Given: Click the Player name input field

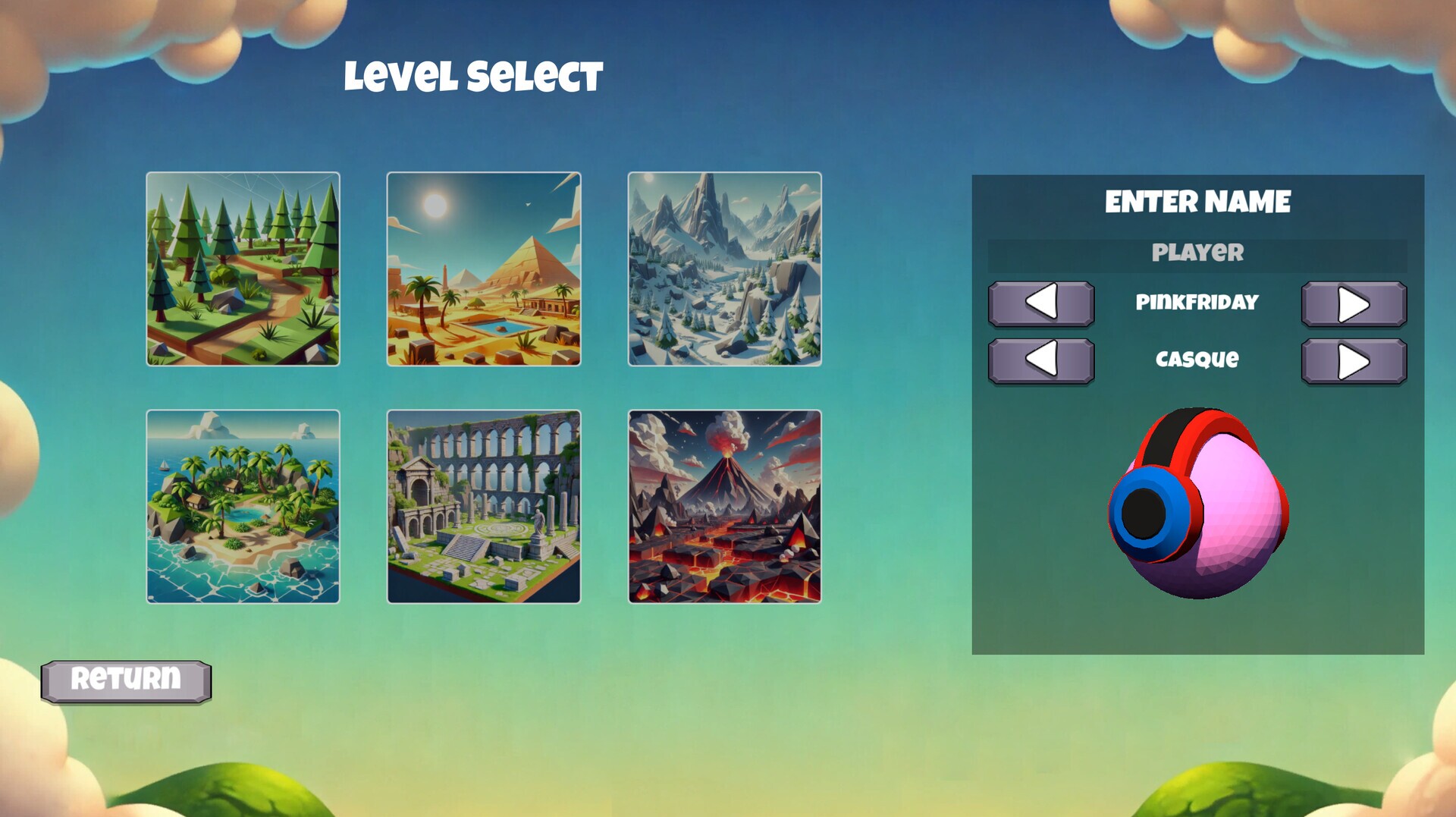Looking at the screenshot, I should point(1198,253).
